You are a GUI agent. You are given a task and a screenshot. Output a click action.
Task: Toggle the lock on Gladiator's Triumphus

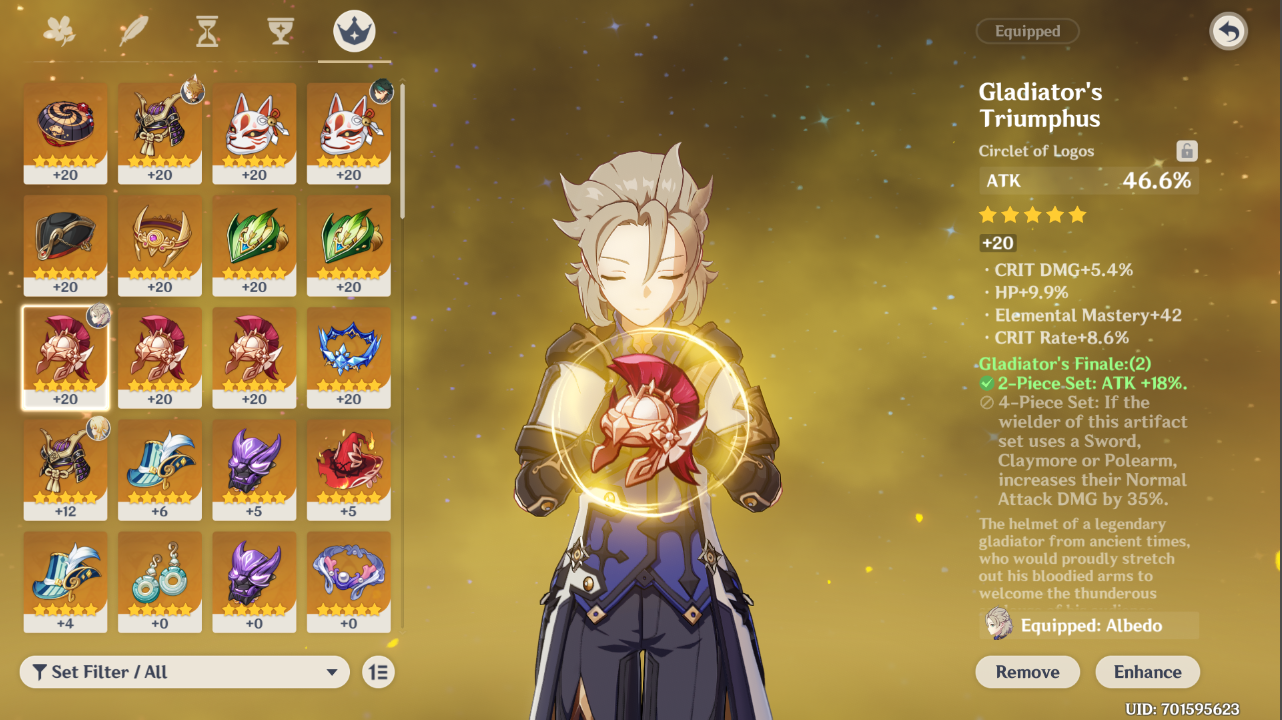[x=1186, y=150]
